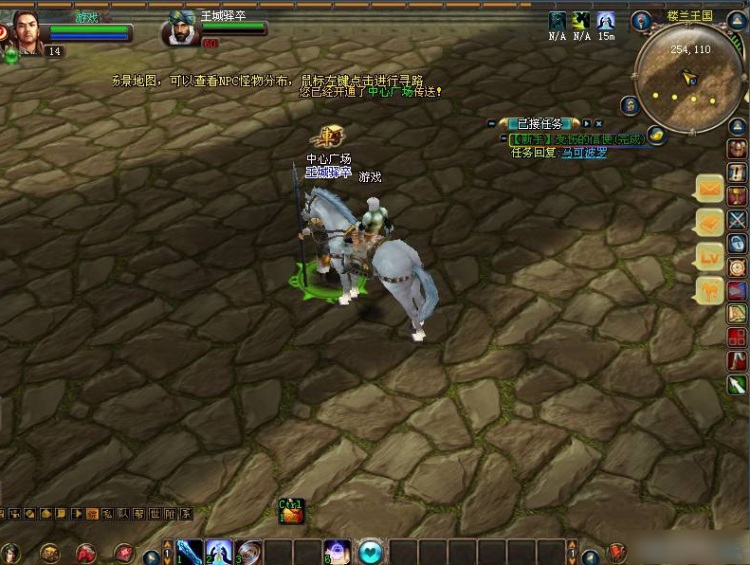Open the orange book notification bubble
This screenshot has height=565, width=750.
pyautogui.click(x=710, y=222)
